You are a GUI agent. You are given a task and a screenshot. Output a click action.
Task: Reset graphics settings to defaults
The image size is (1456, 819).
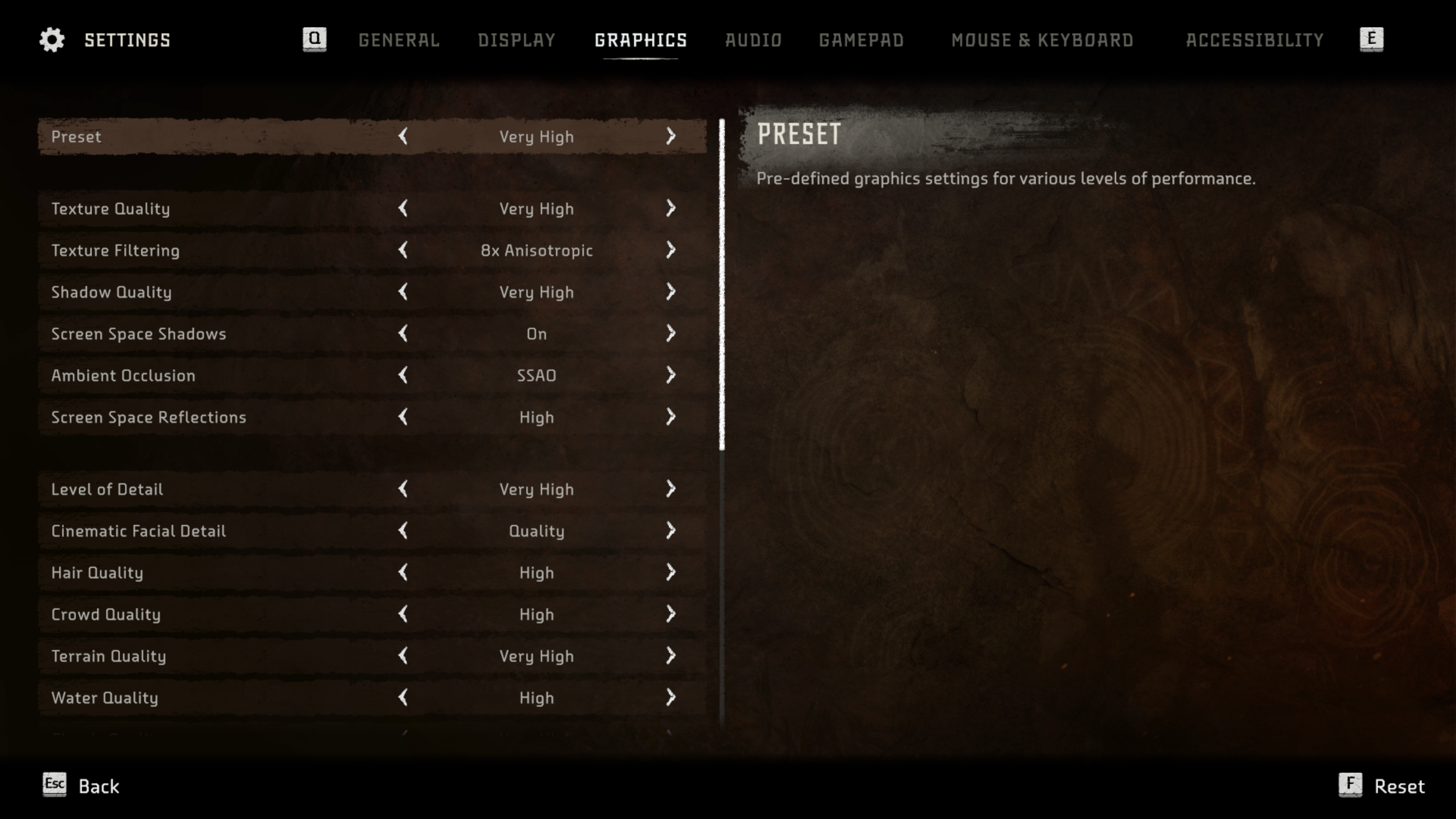[x=1382, y=786]
